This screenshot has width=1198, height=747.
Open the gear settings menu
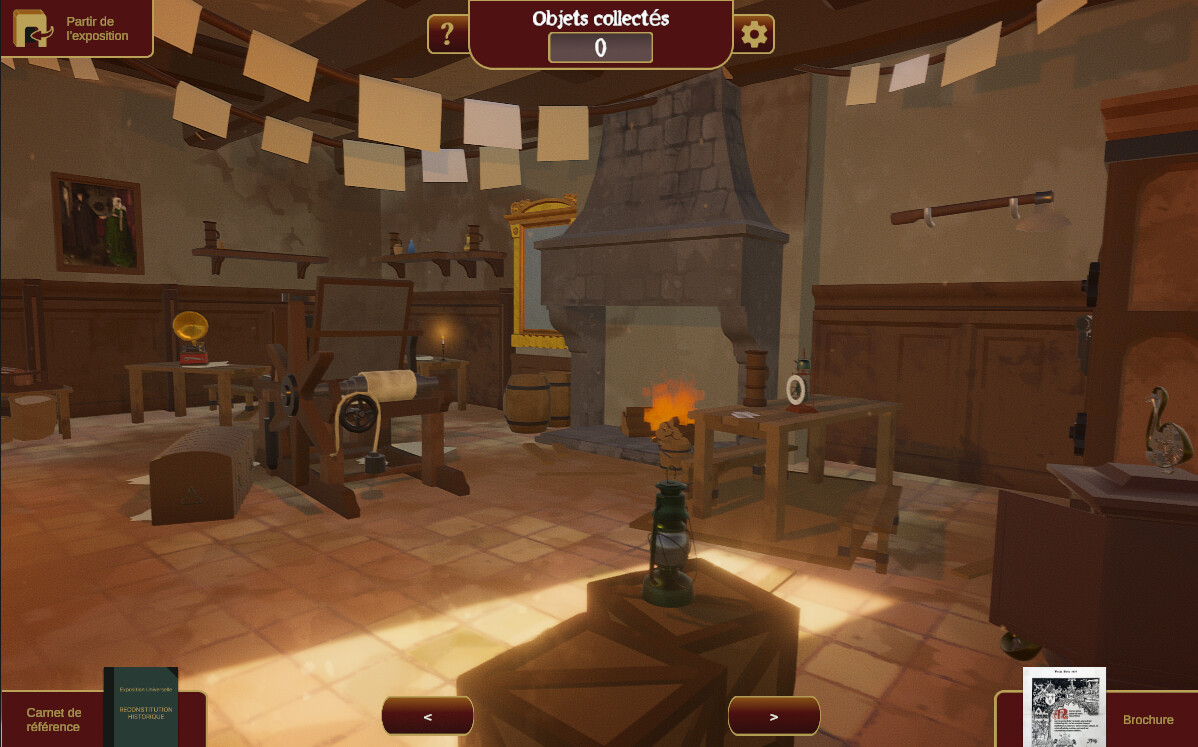[x=753, y=35]
